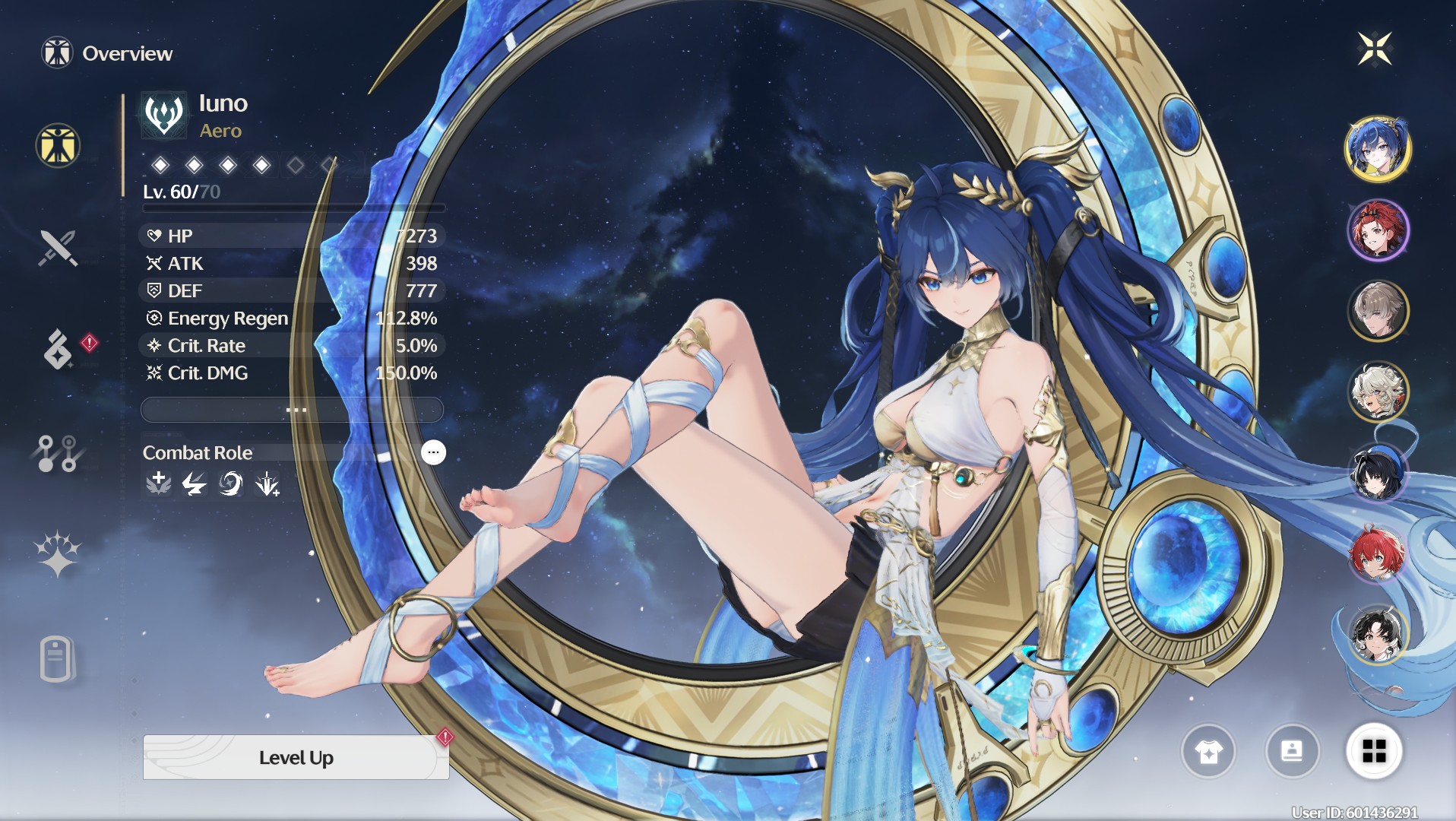Viewport: 1456px width, 821px height.
Task: Select the brown-haired male character portrait
Action: click(1377, 311)
